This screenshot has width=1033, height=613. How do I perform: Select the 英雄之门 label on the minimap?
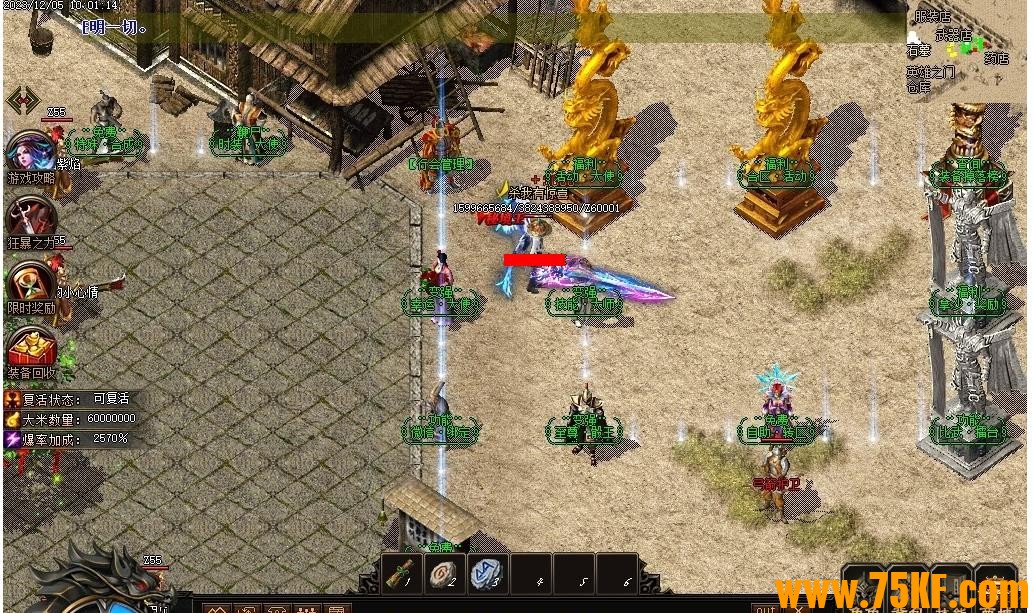(931, 73)
